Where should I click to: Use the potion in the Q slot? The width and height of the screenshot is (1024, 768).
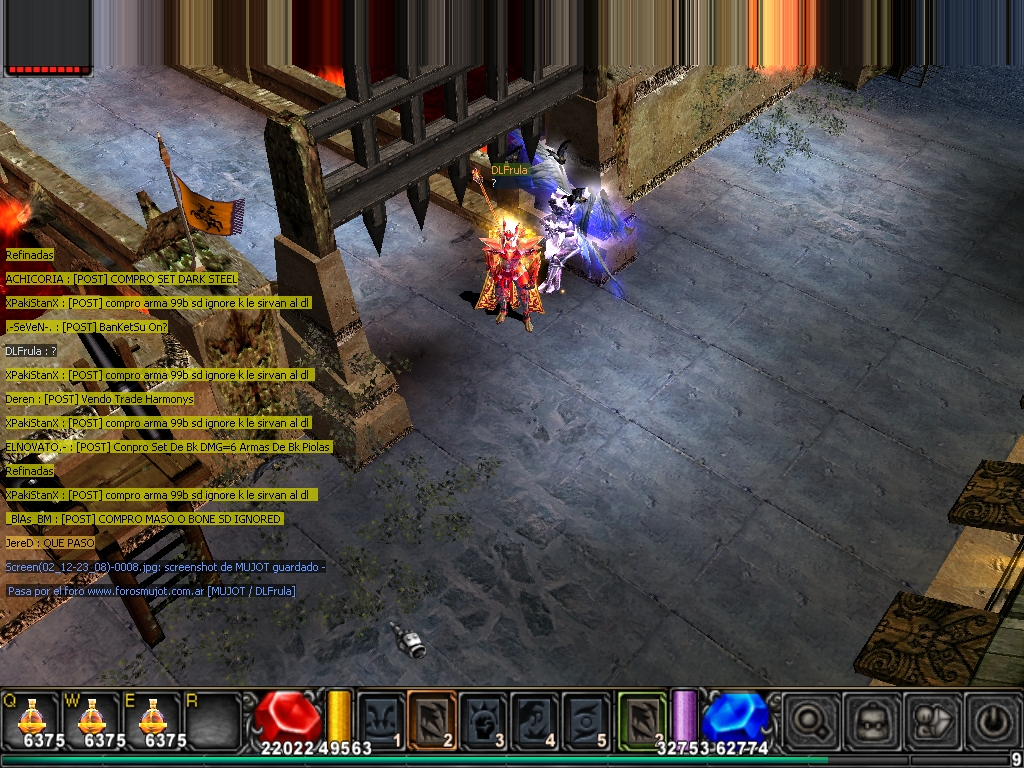pos(32,718)
